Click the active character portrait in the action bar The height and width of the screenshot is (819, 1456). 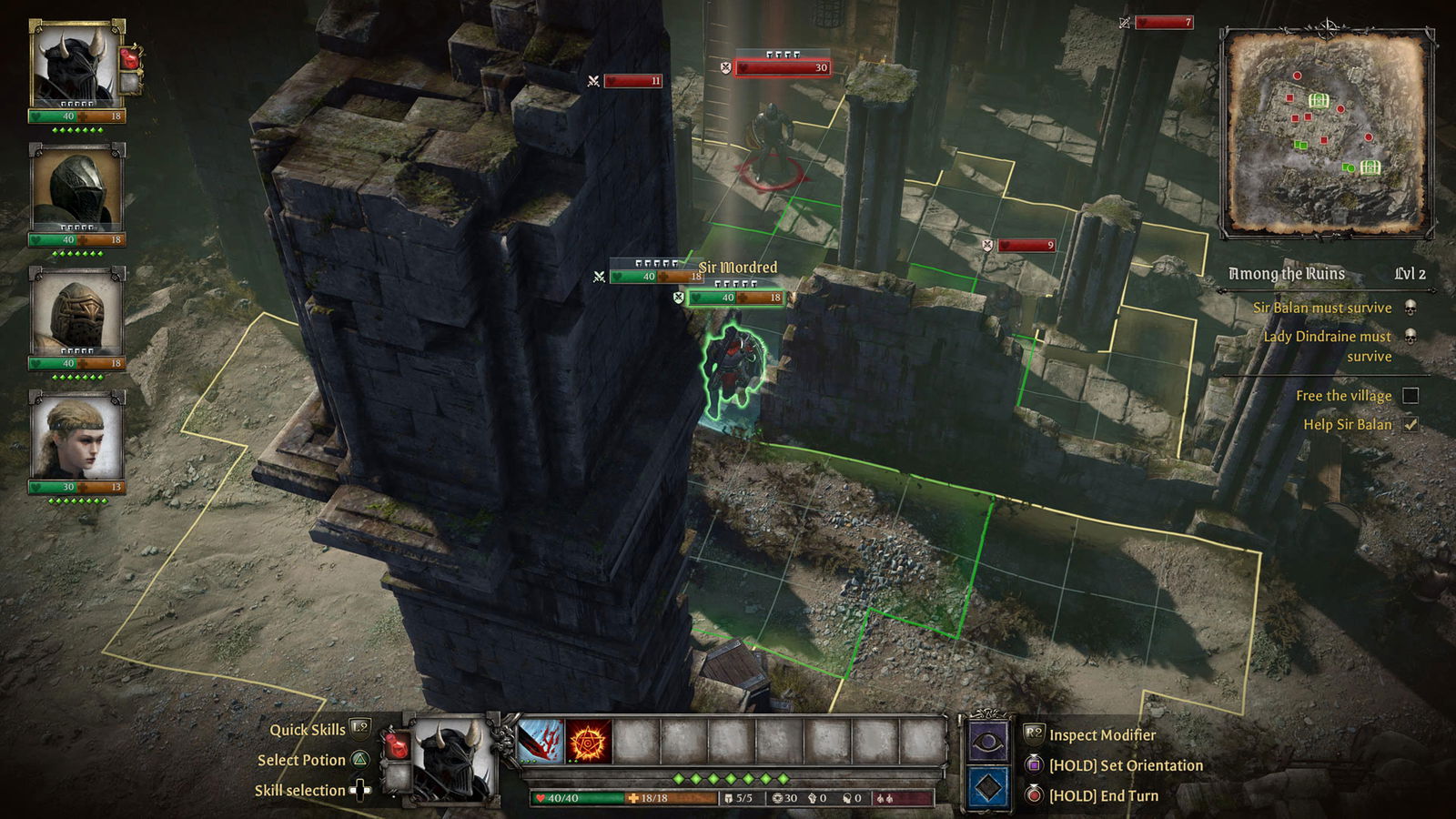(x=452, y=760)
